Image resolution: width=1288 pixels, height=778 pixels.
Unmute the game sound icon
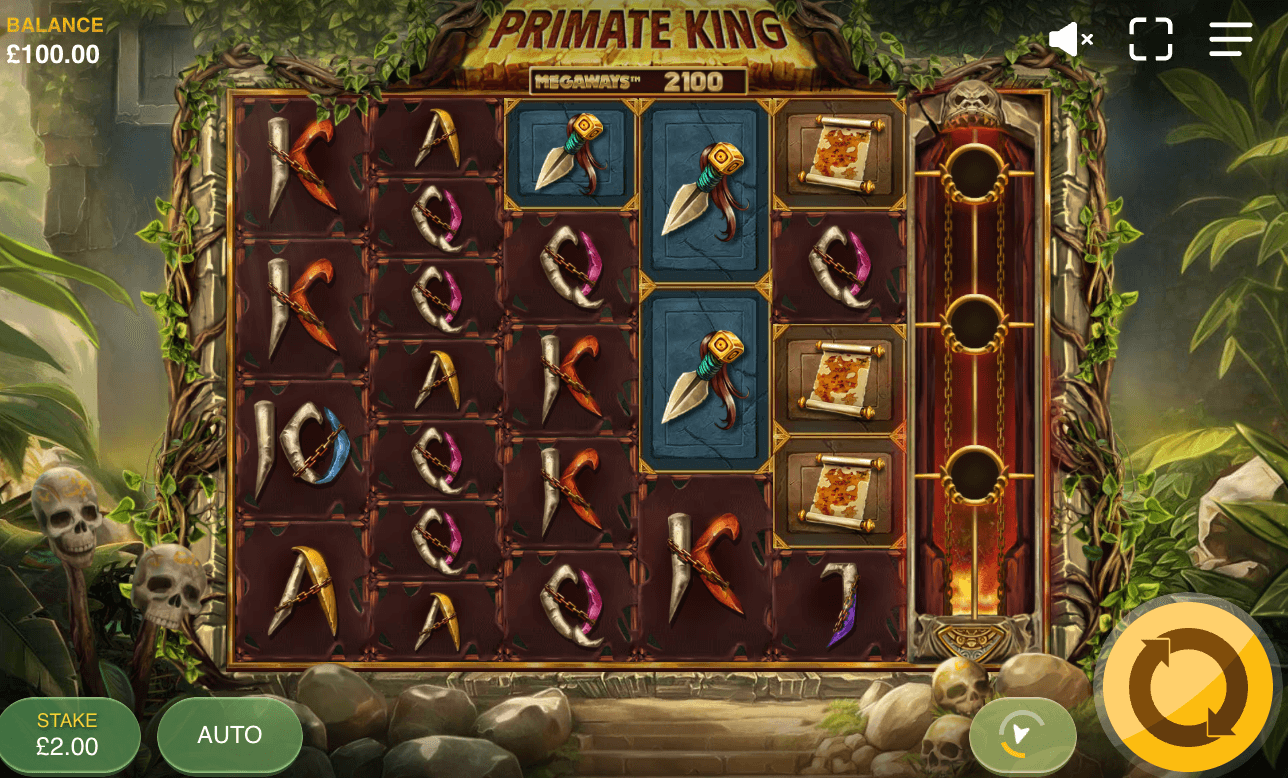coord(1070,39)
